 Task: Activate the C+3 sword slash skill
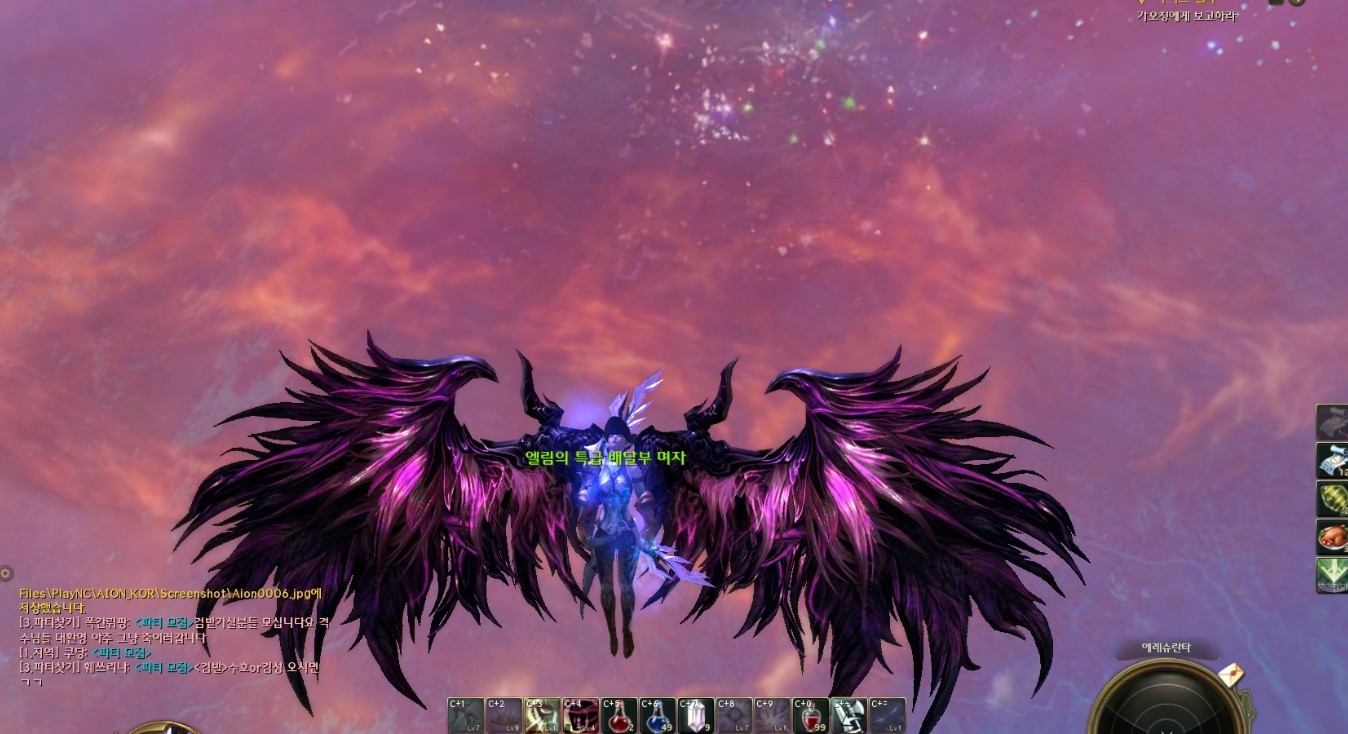coord(542,715)
